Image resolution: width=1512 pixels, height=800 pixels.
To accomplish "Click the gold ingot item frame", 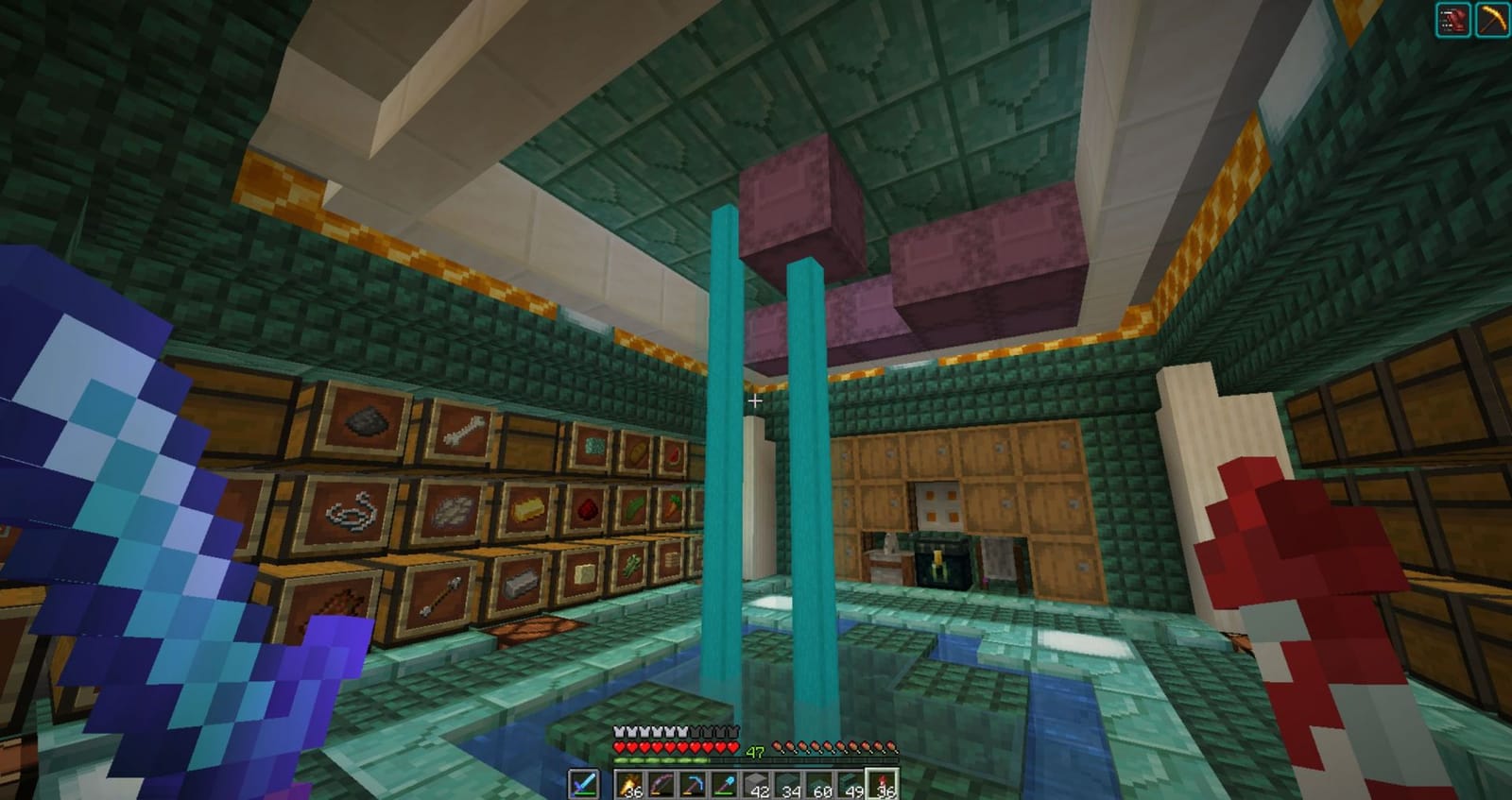I will pos(527,509).
